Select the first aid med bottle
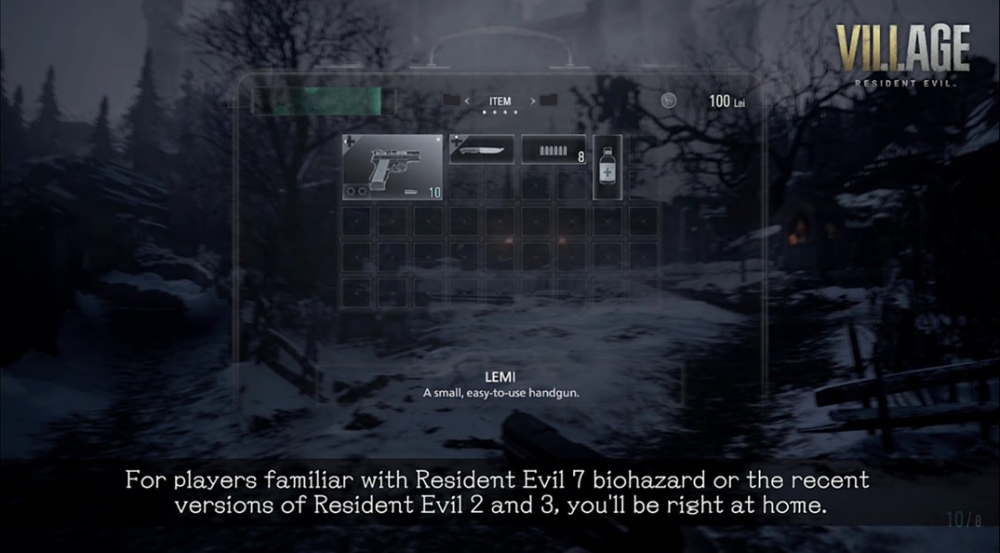The width and height of the screenshot is (1000, 553). (x=607, y=167)
